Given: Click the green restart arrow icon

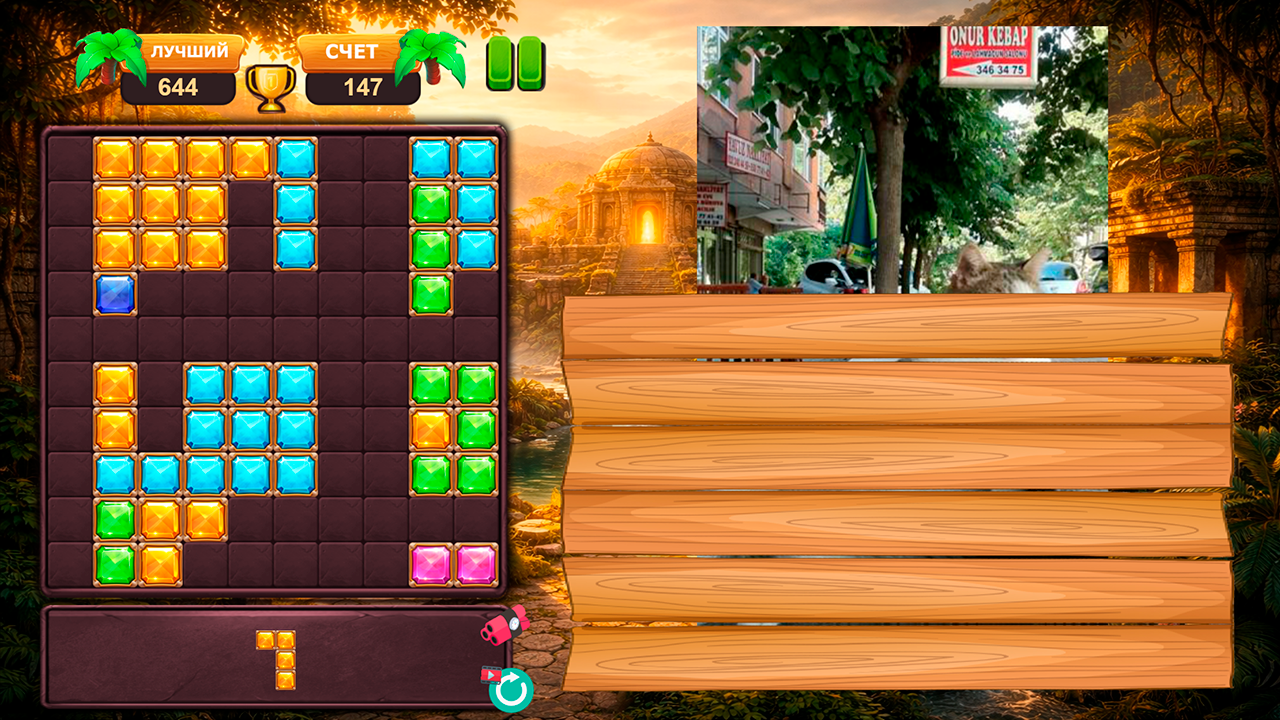Looking at the screenshot, I should 512,688.
